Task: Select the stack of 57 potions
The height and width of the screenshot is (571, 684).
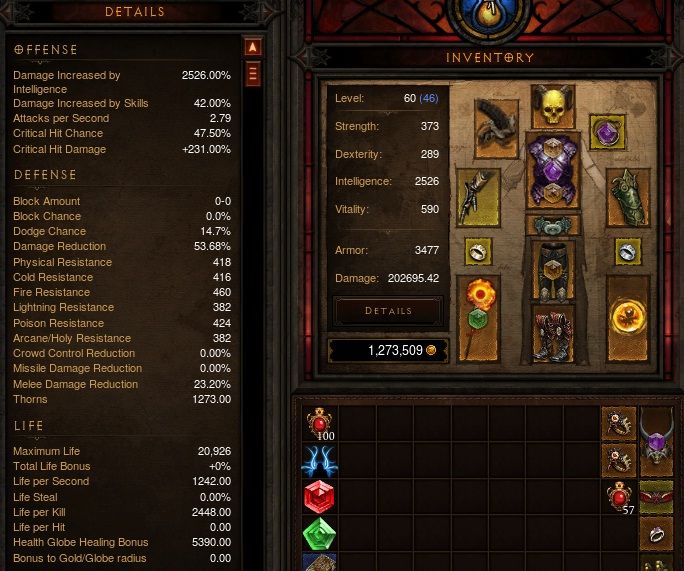Action: coord(619,495)
